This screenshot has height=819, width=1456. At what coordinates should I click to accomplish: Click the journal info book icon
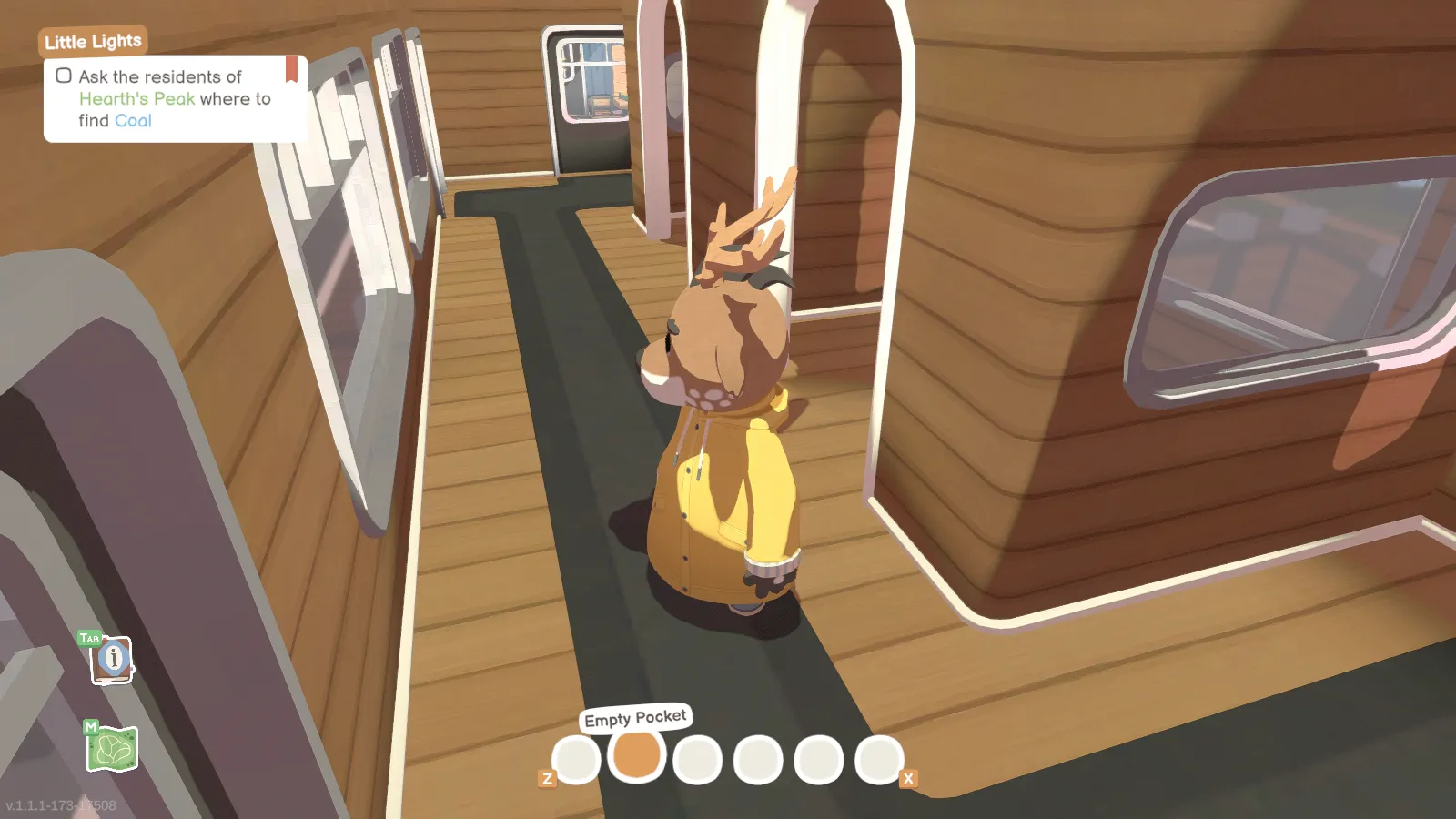pyautogui.click(x=113, y=659)
